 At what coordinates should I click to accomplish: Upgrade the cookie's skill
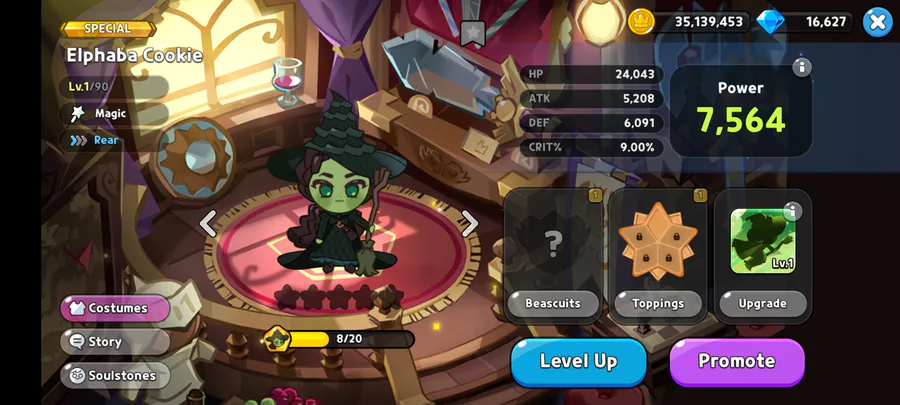pos(763,303)
